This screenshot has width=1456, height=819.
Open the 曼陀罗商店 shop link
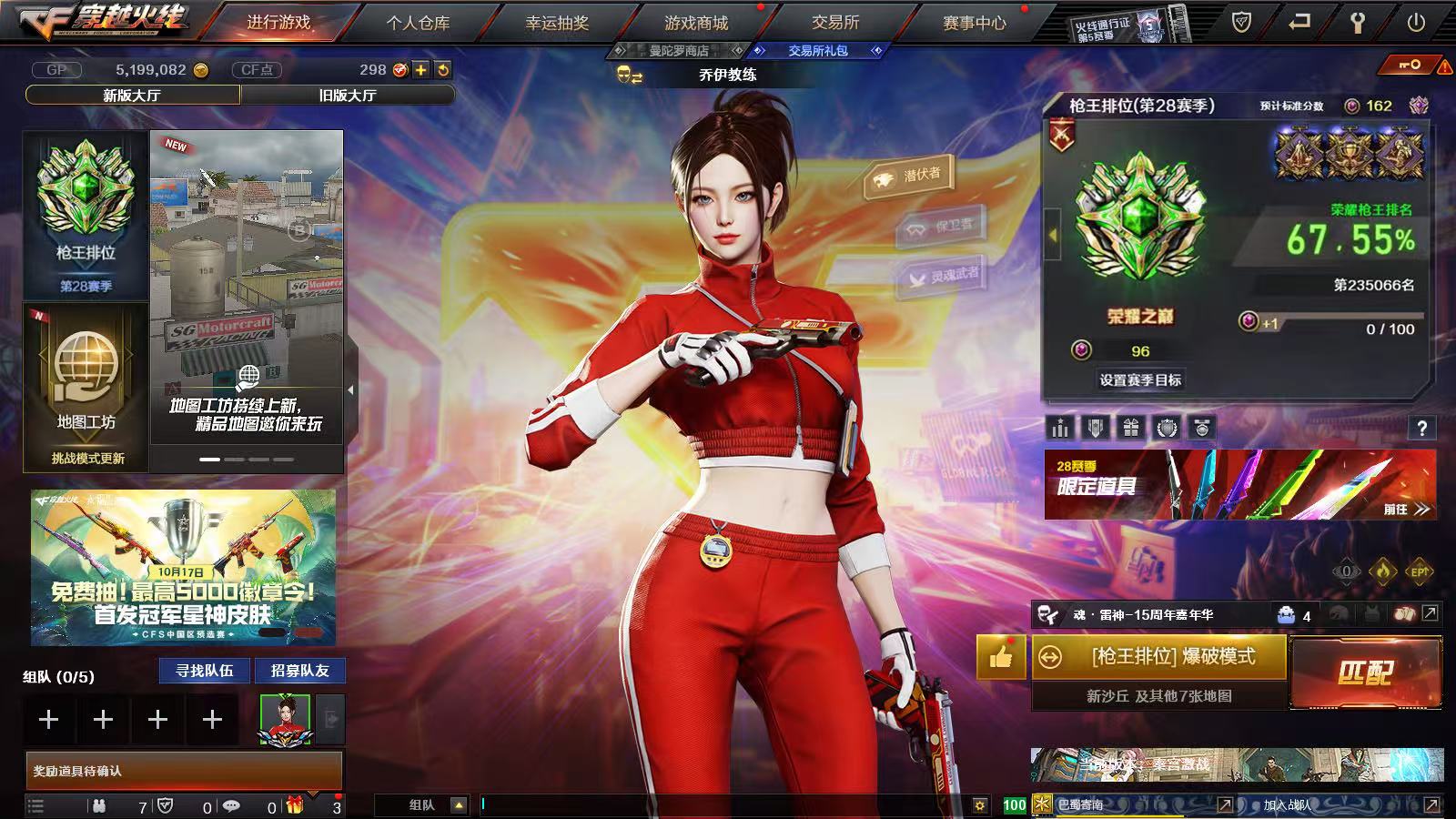click(x=678, y=51)
